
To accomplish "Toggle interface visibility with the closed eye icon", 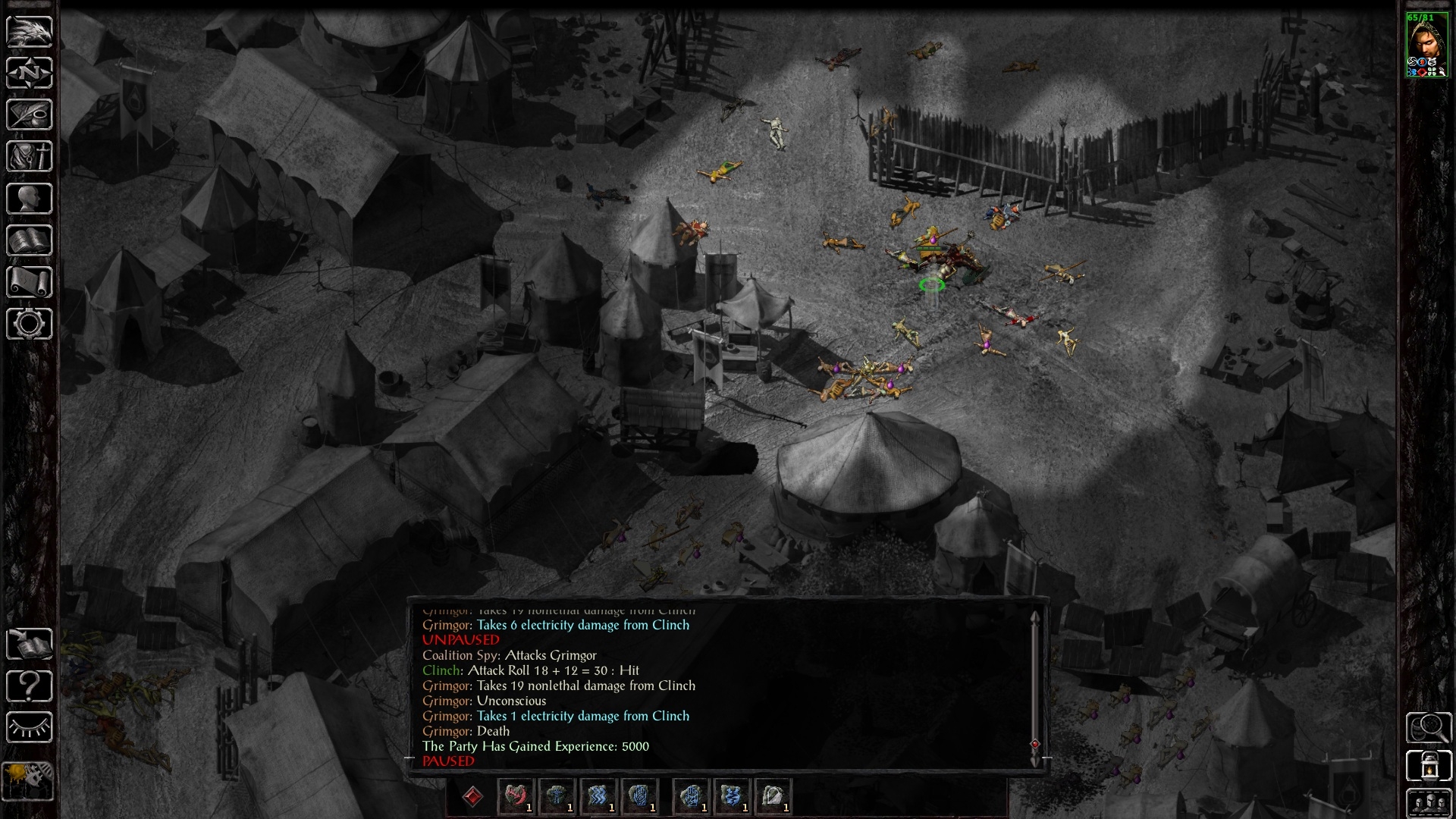I will click(30, 728).
